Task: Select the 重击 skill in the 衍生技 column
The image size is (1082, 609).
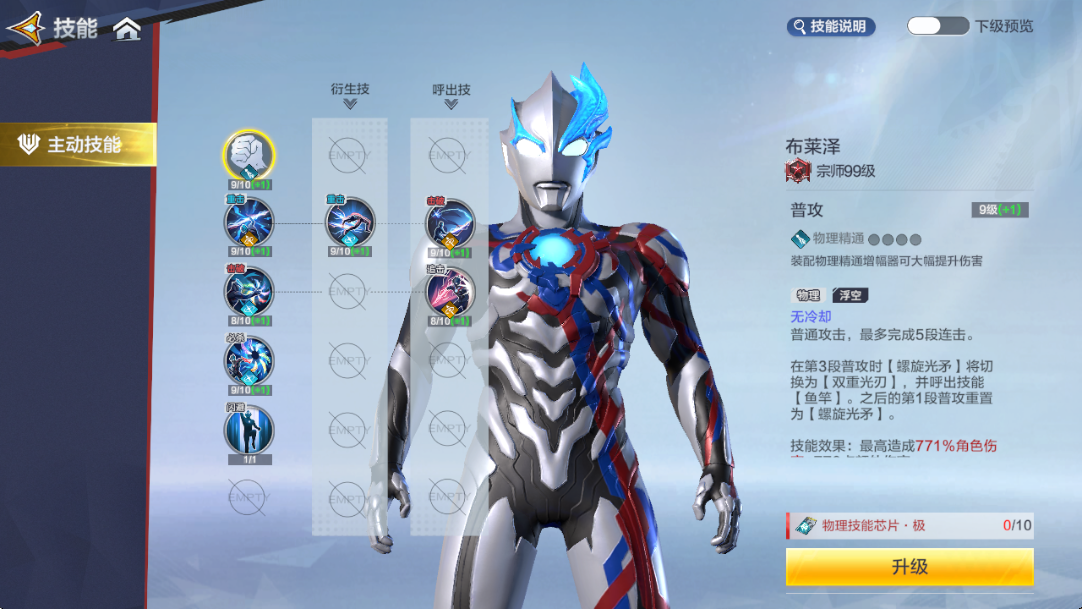Action: pos(349,222)
